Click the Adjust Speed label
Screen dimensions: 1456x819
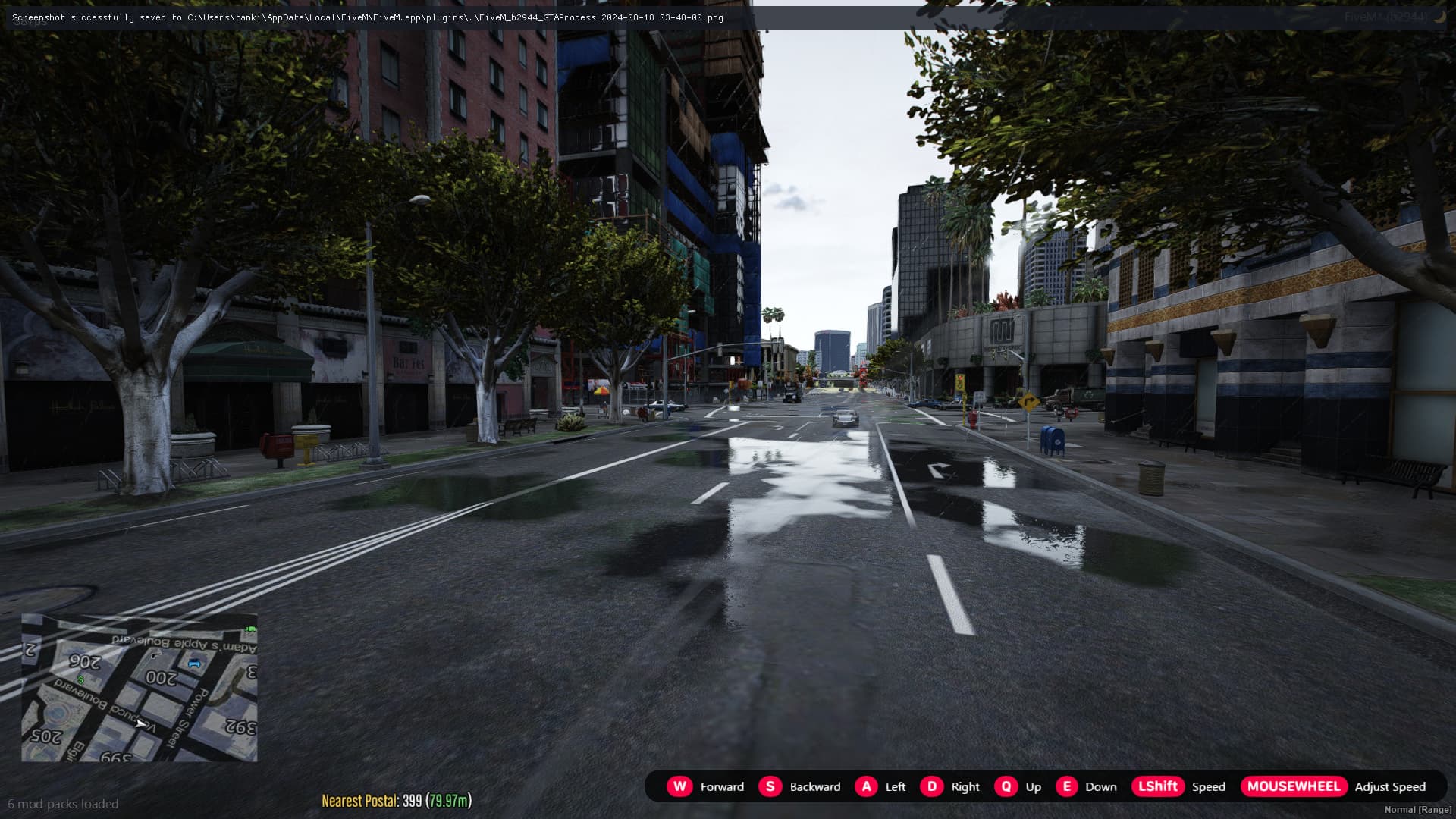tap(1392, 786)
